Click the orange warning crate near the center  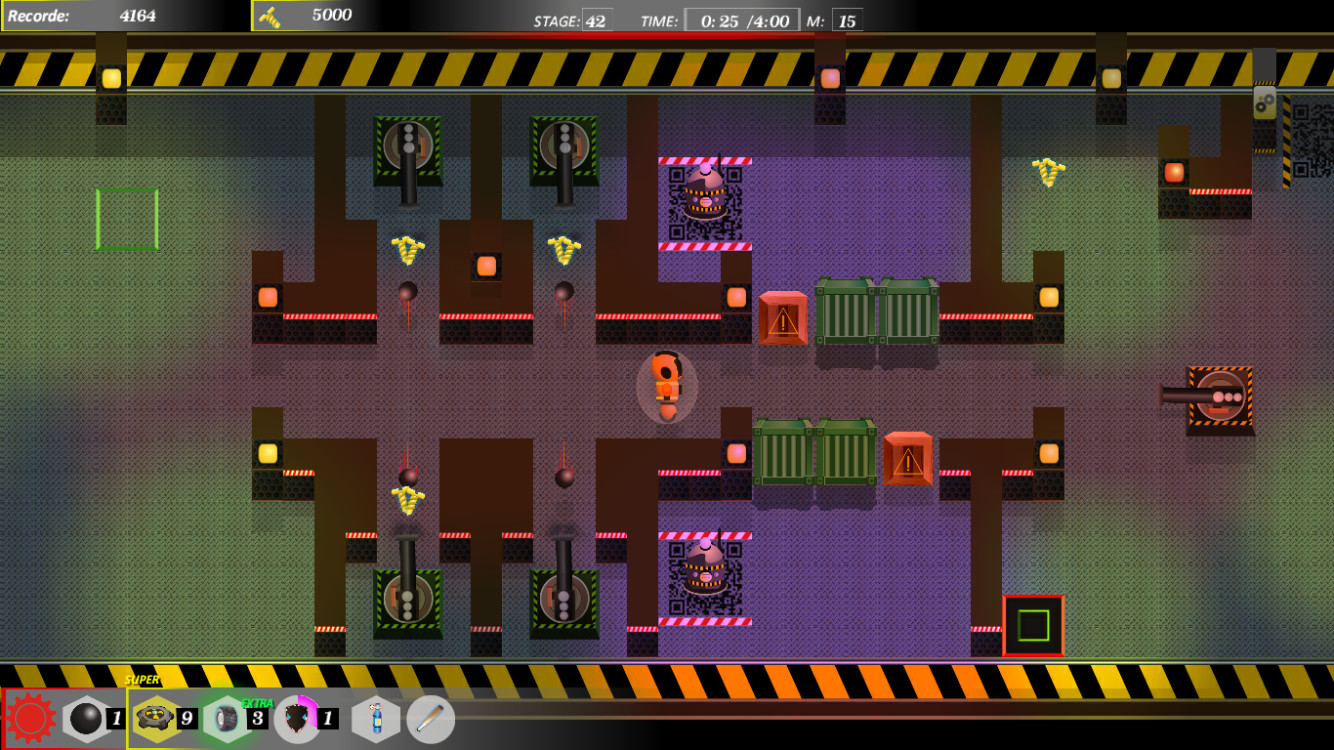point(782,318)
